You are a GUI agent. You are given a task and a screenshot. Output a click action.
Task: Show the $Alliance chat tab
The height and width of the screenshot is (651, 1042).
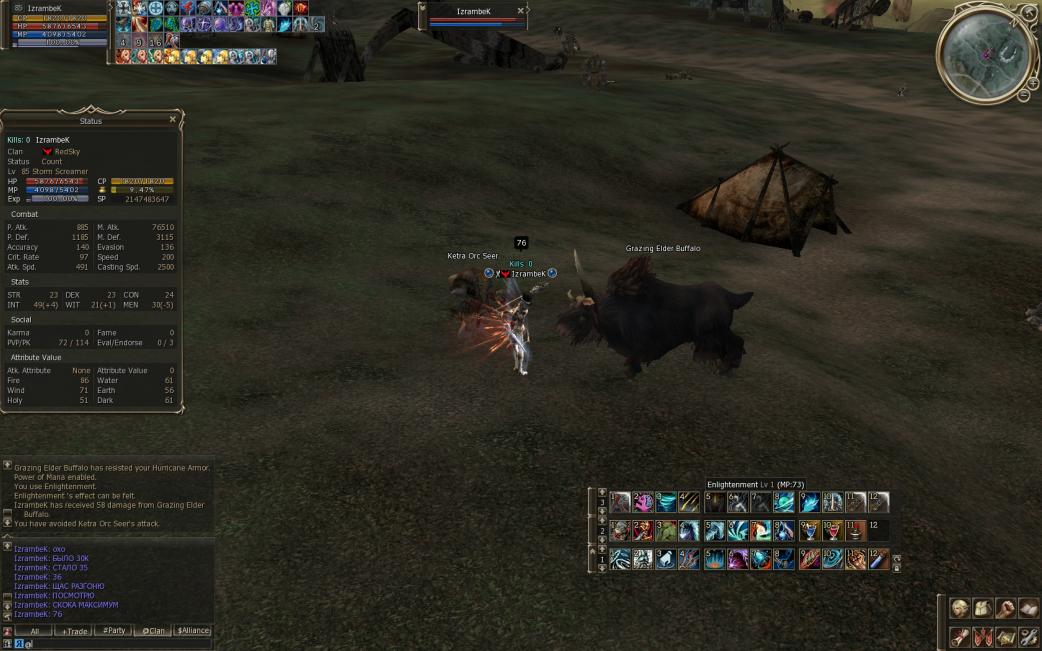point(193,631)
